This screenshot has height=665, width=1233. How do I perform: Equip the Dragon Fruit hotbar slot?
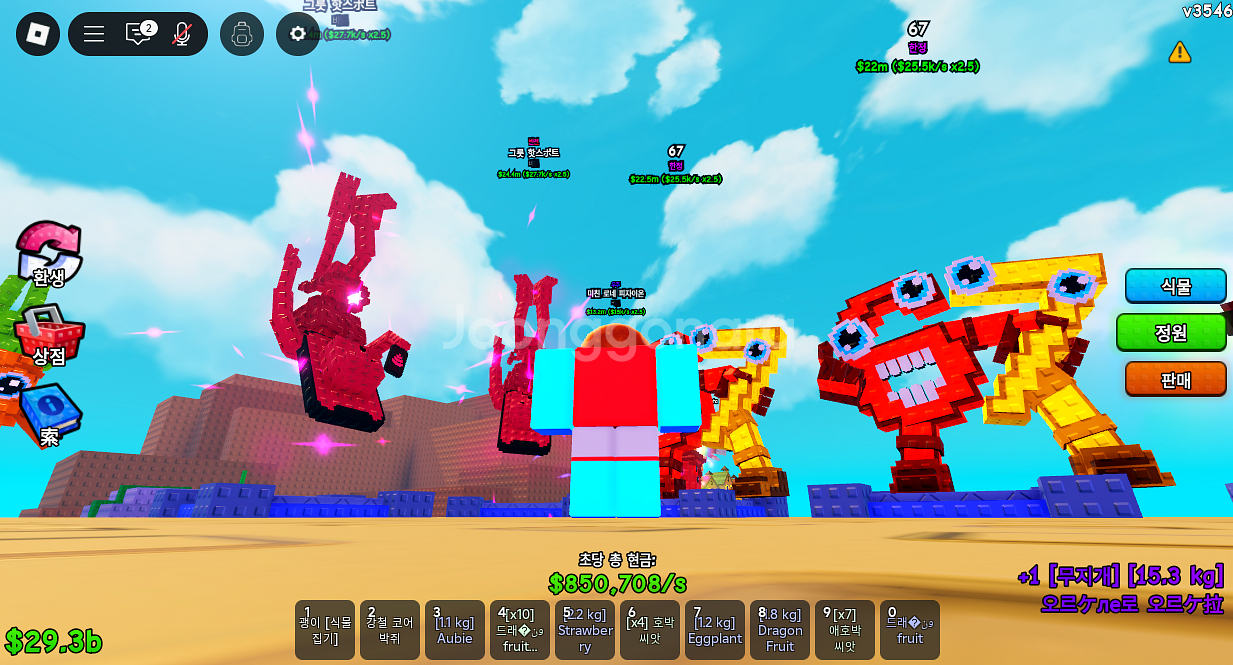coord(780,630)
